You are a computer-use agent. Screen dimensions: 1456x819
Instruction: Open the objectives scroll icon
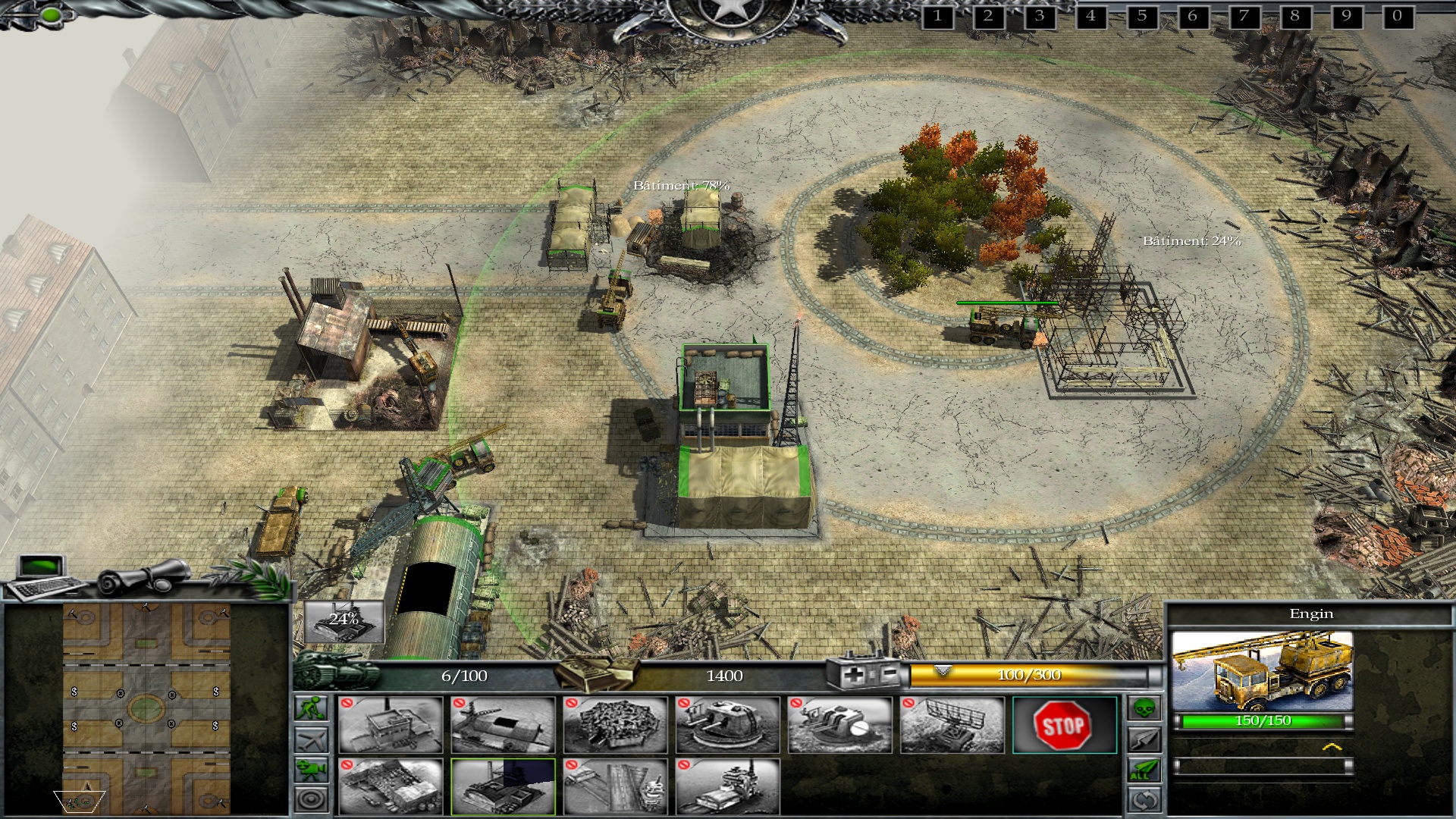146,575
